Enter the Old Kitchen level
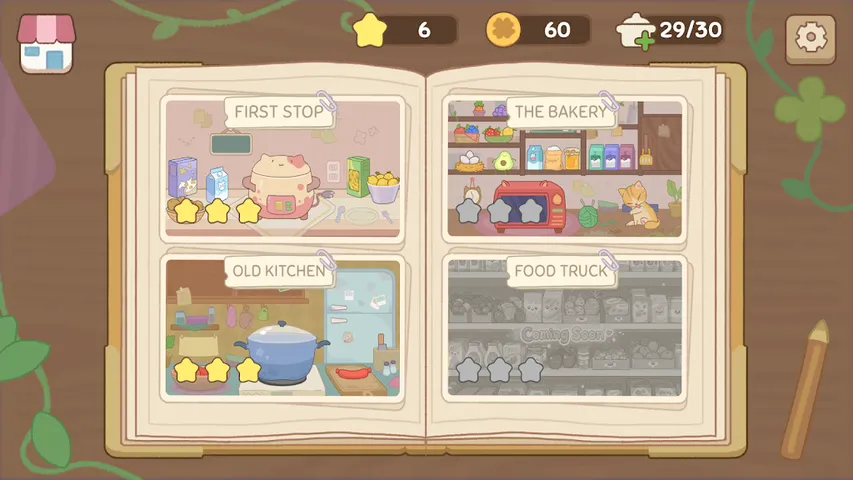 (282, 326)
